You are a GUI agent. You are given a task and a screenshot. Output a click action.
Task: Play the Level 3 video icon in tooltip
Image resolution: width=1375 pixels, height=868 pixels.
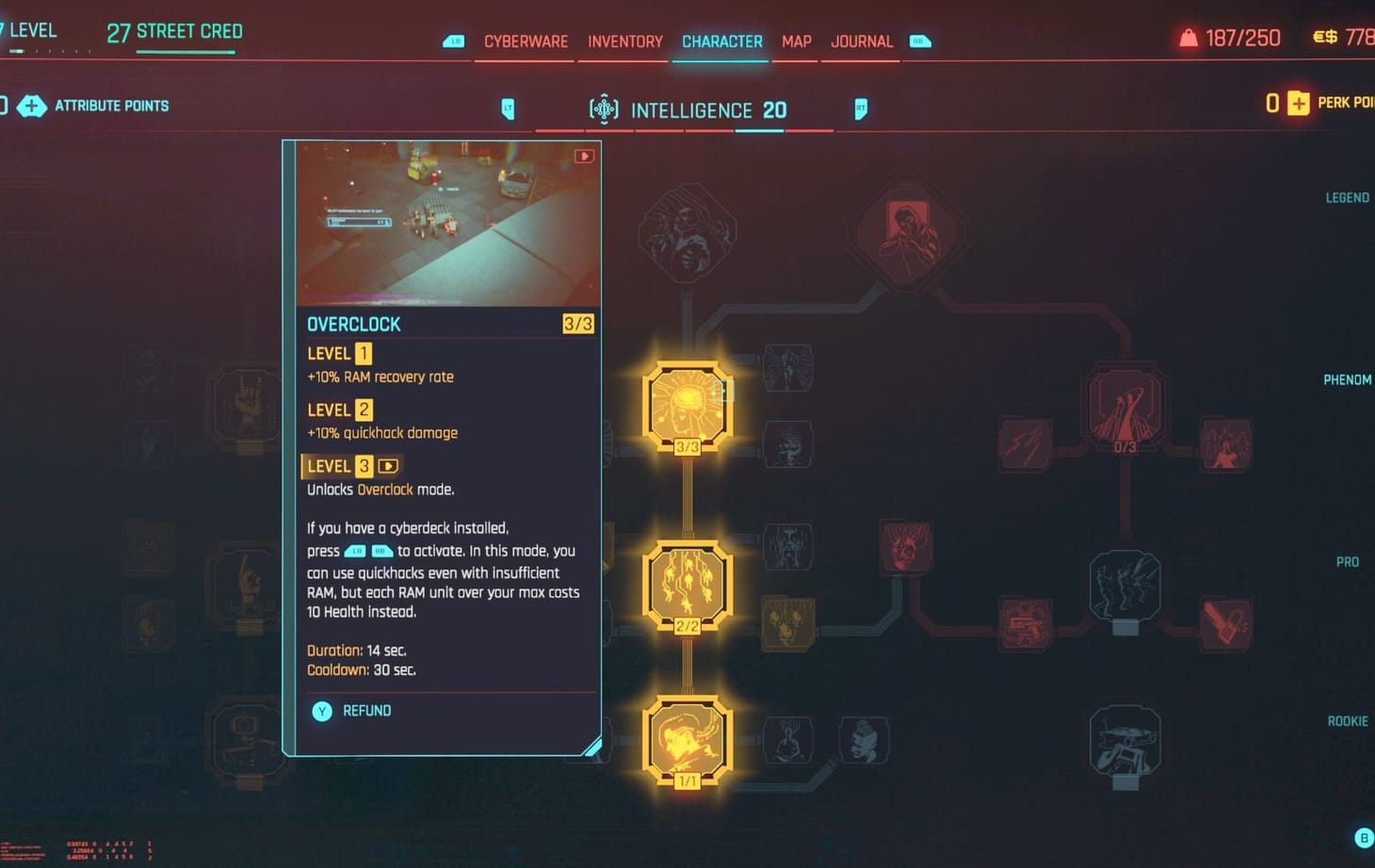387,465
